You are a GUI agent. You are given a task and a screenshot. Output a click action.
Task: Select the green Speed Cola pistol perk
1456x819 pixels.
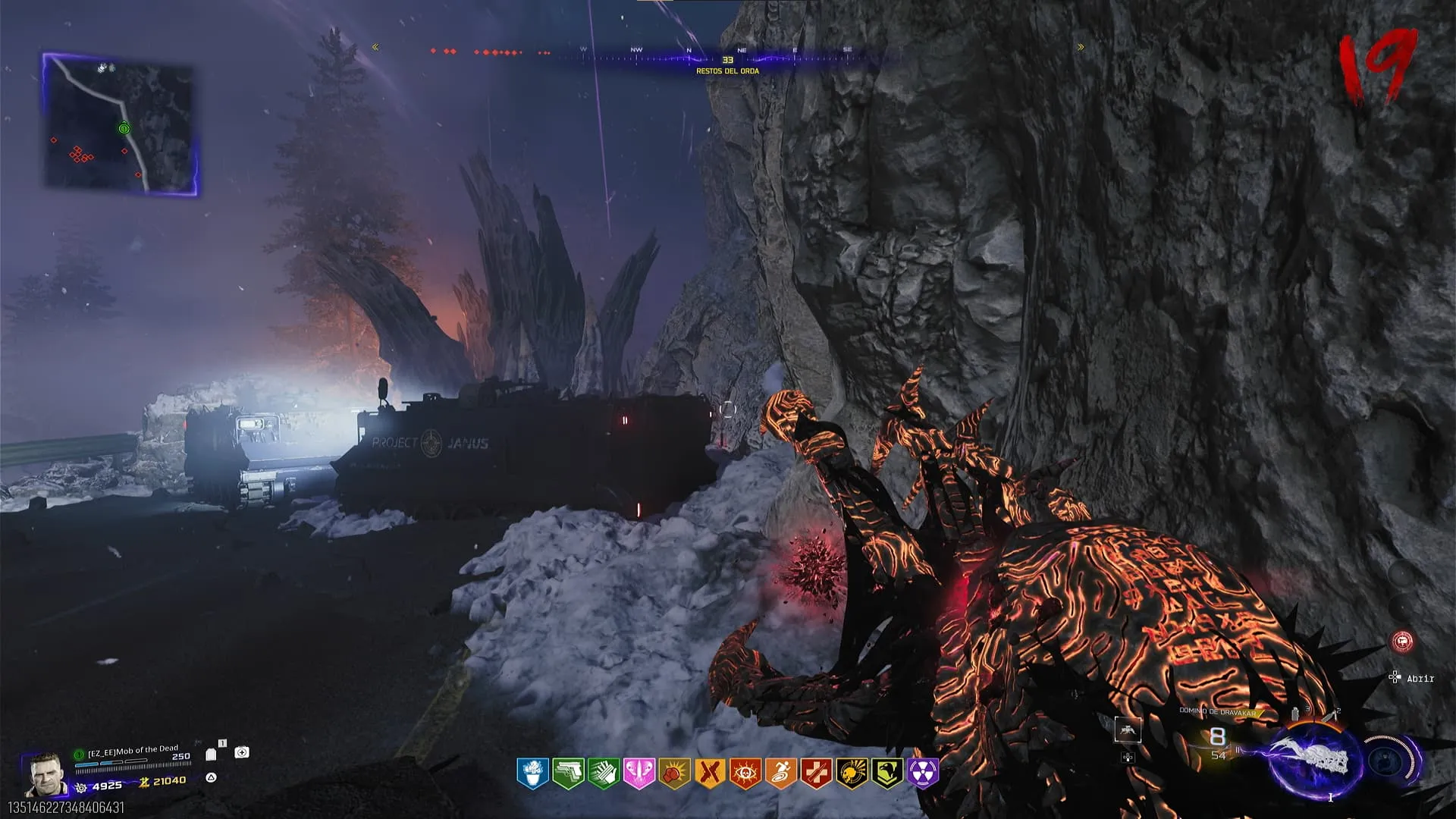[x=568, y=773]
